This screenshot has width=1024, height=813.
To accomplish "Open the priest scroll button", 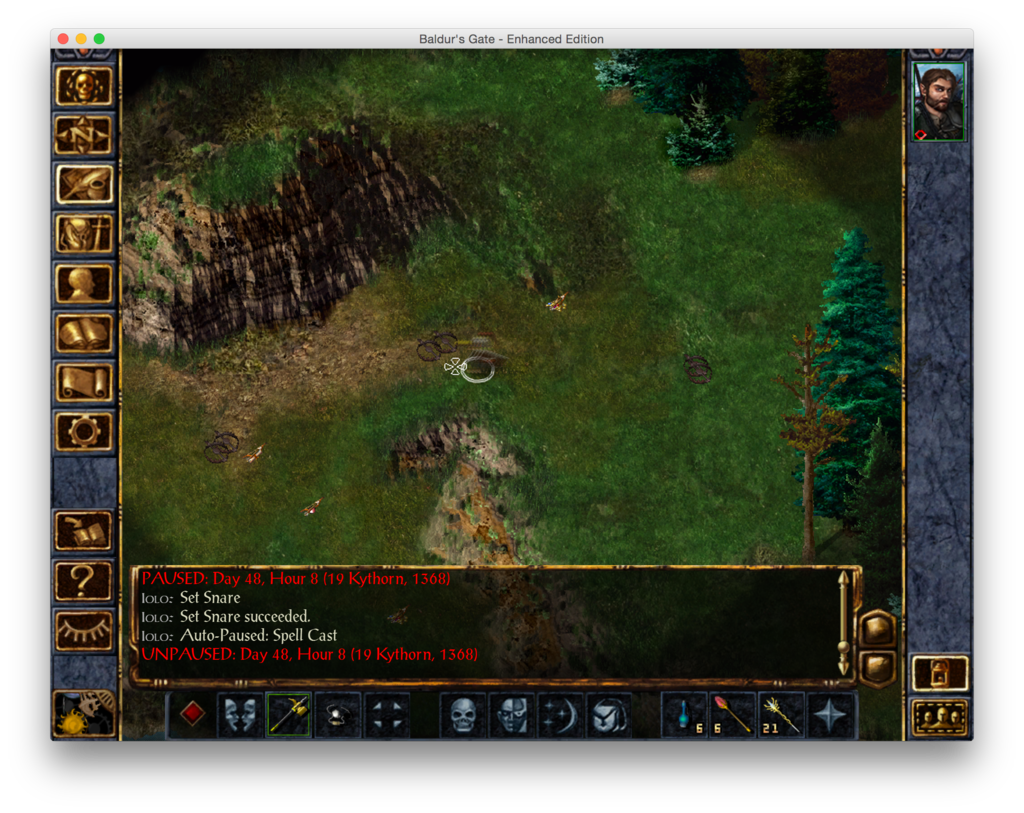I will pos(84,382).
